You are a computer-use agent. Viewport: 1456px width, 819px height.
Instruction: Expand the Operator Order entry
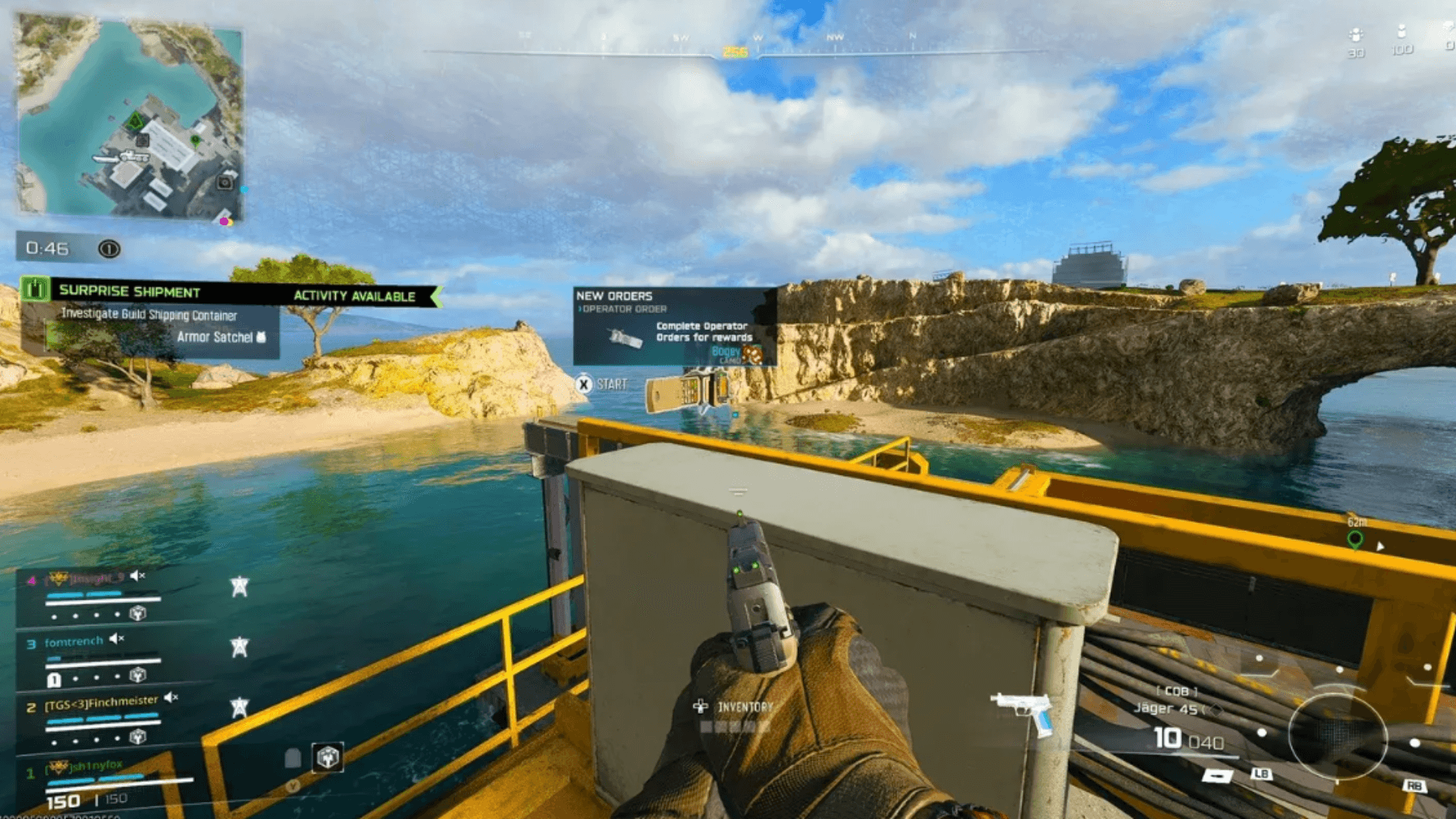point(623,309)
